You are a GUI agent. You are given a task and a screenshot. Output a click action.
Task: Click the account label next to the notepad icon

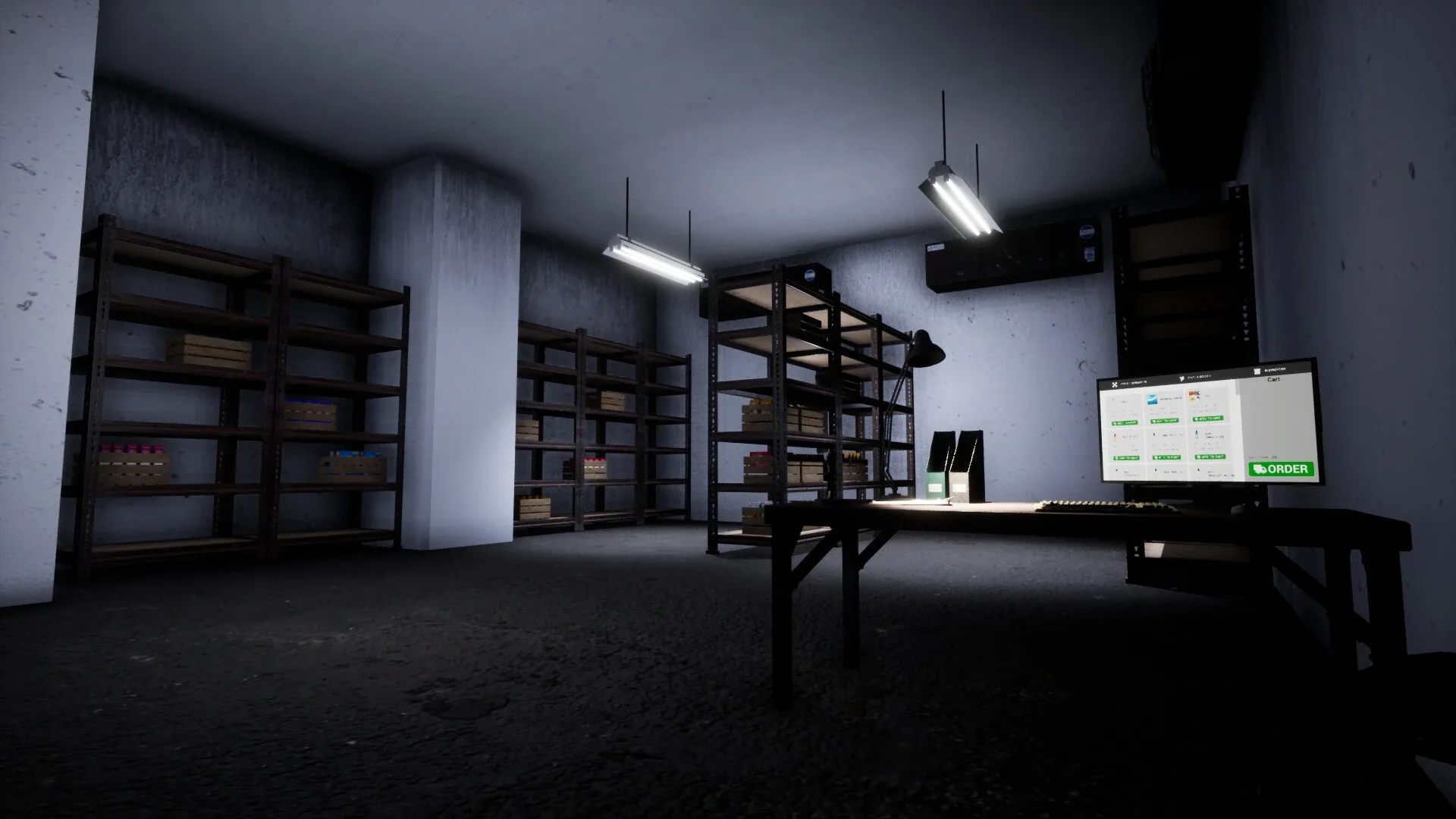[x=1276, y=370]
